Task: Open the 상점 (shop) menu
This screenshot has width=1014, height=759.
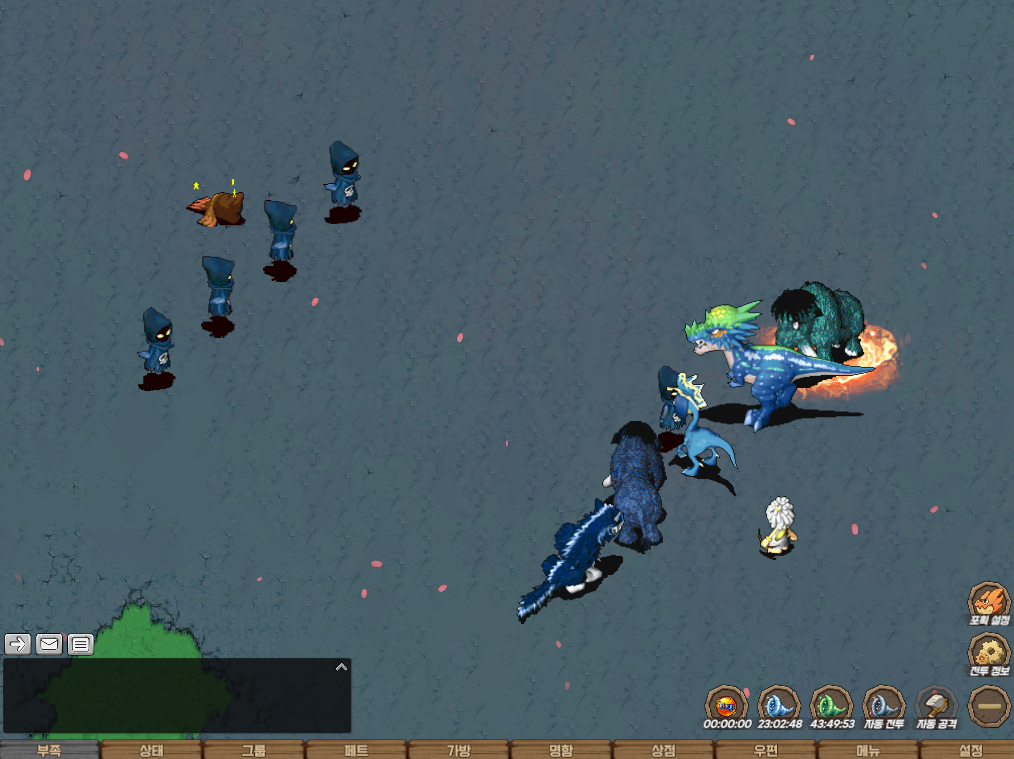Action: [x=663, y=750]
